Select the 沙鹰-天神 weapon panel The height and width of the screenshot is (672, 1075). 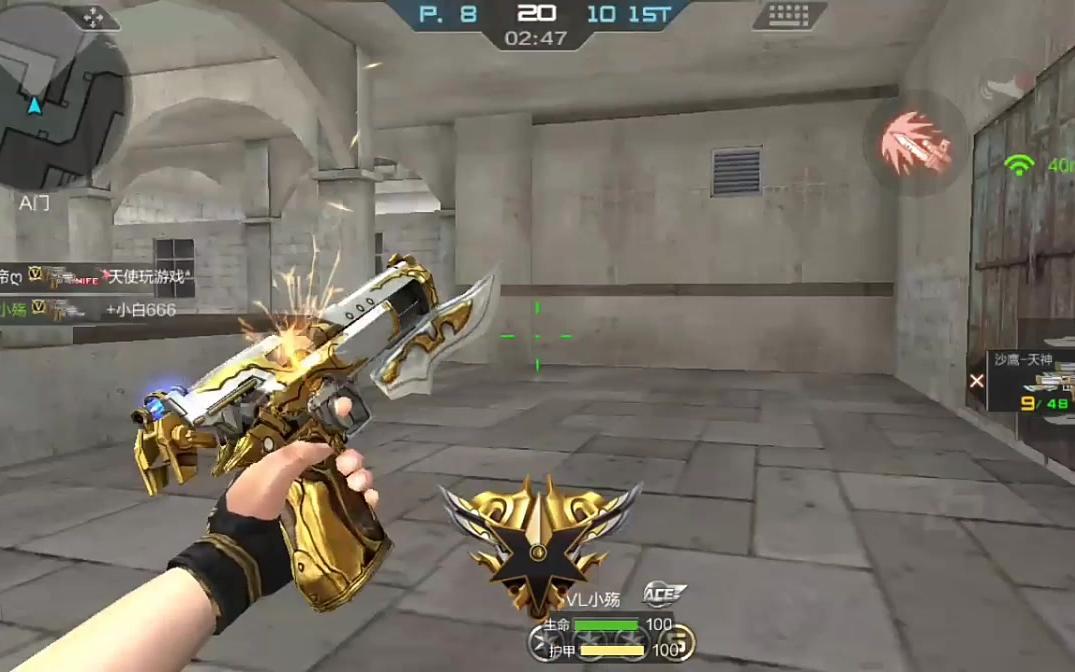(1032, 379)
